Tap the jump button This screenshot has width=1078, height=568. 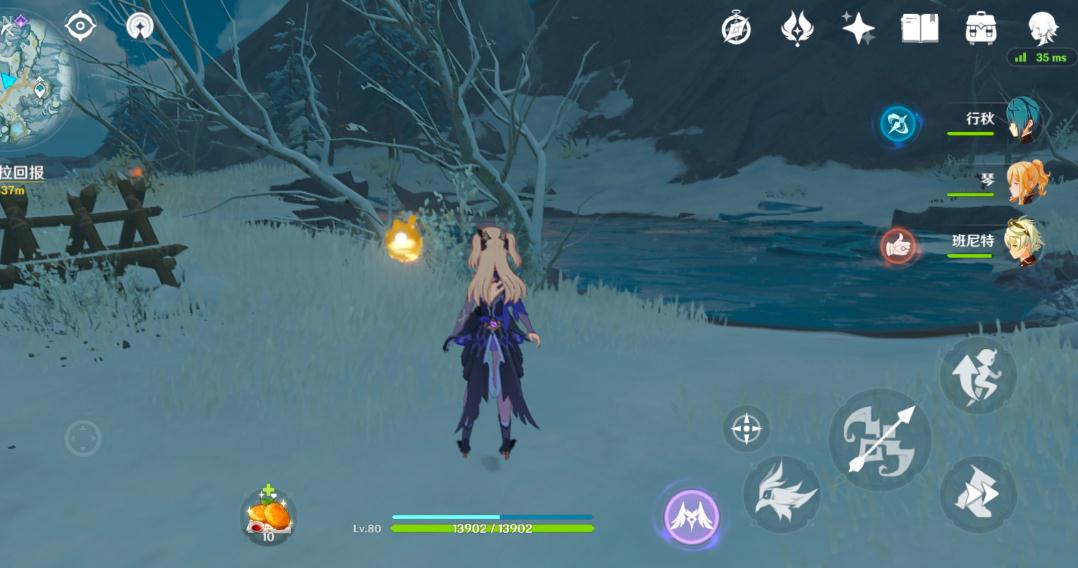(x=978, y=375)
